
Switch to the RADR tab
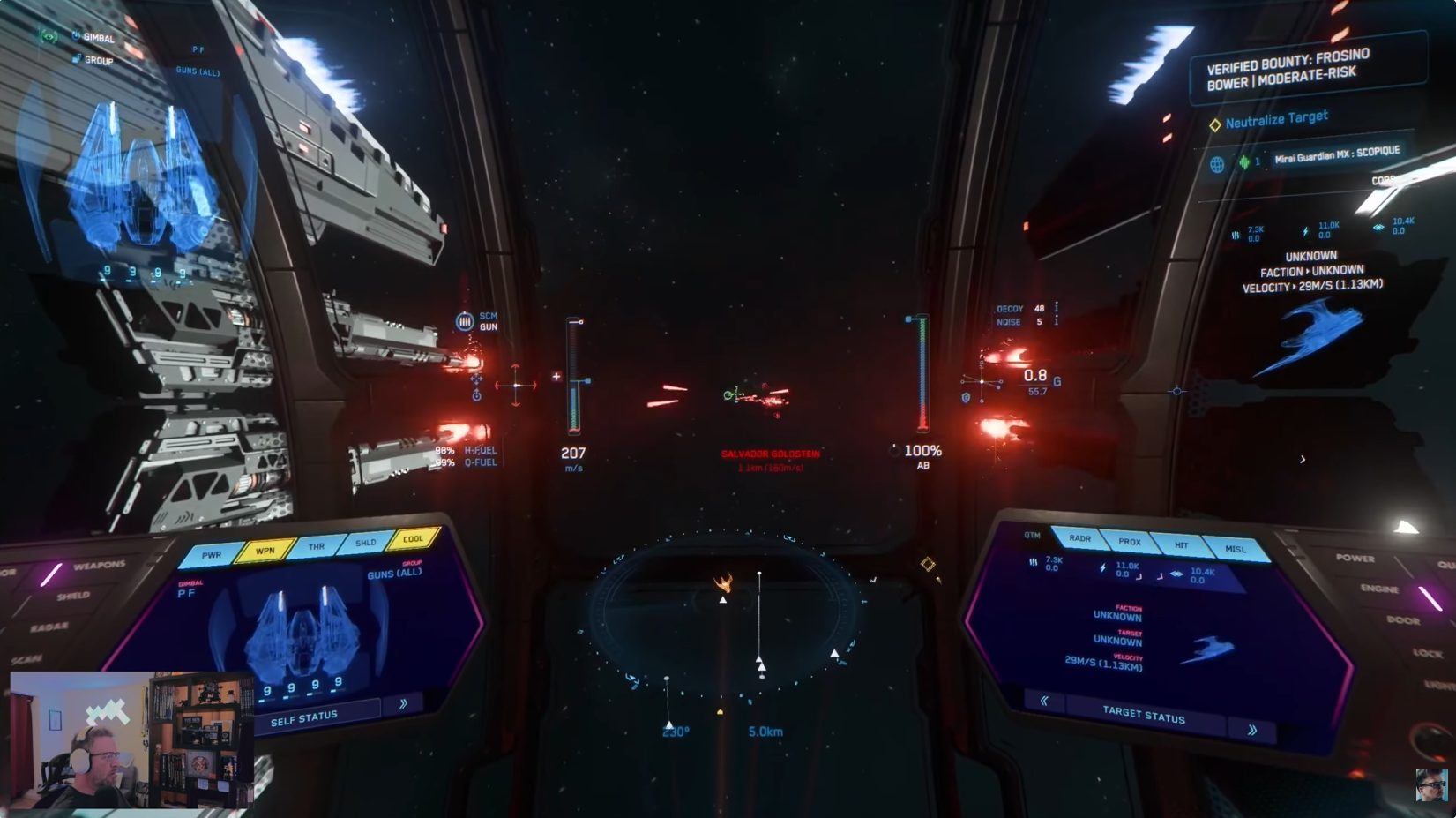(1079, 538)
